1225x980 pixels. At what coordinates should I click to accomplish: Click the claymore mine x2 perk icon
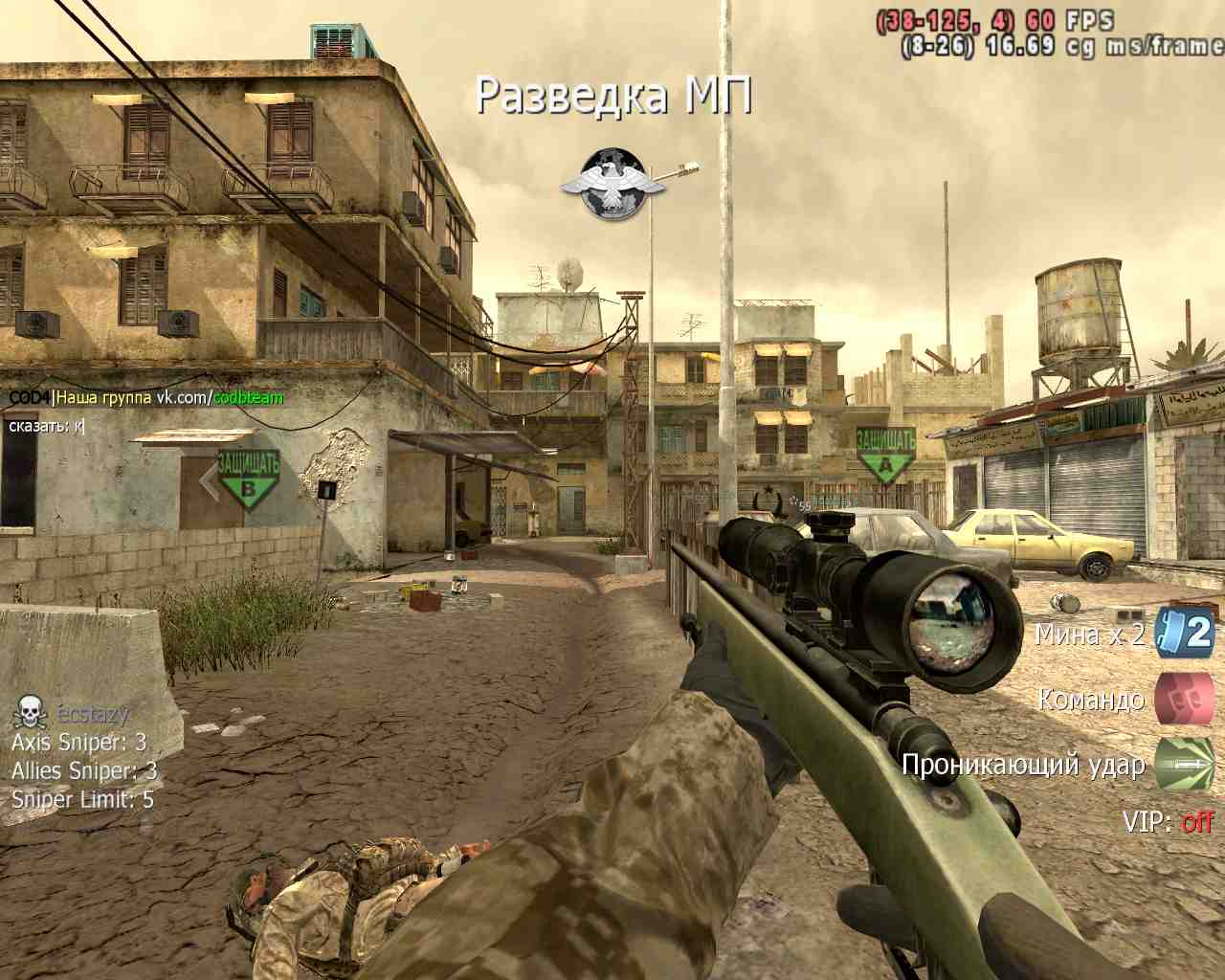coord(1184,633)
